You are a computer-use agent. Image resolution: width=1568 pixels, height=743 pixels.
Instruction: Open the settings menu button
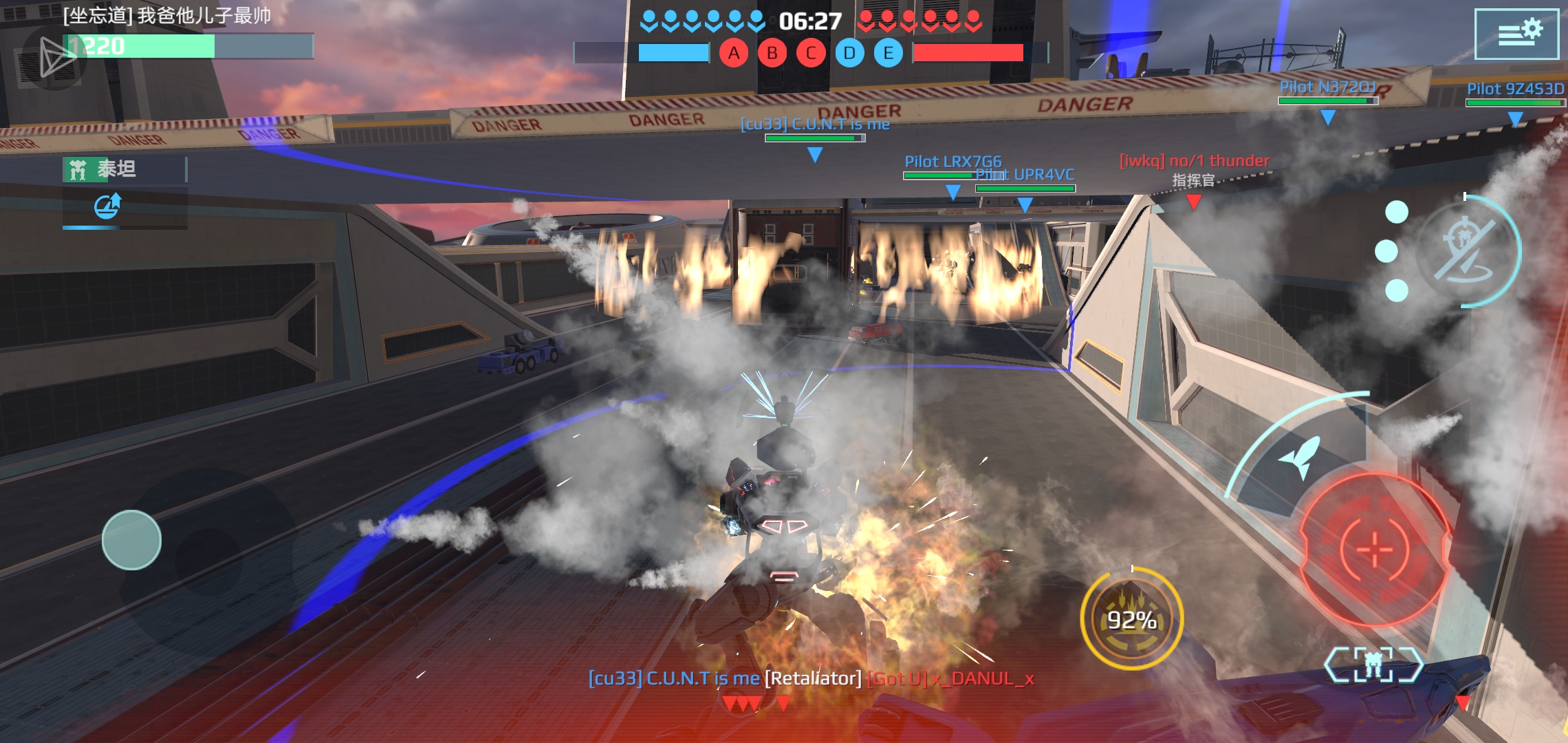(x=1516, y=33)
